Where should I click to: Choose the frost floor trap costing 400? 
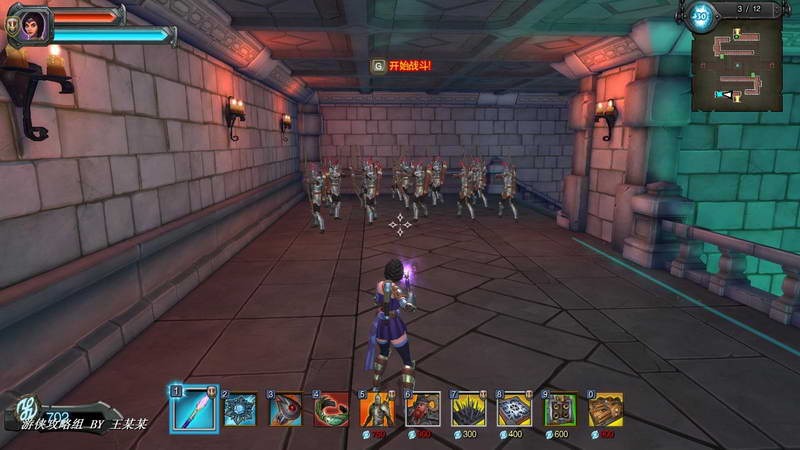(x=514, y=409)
